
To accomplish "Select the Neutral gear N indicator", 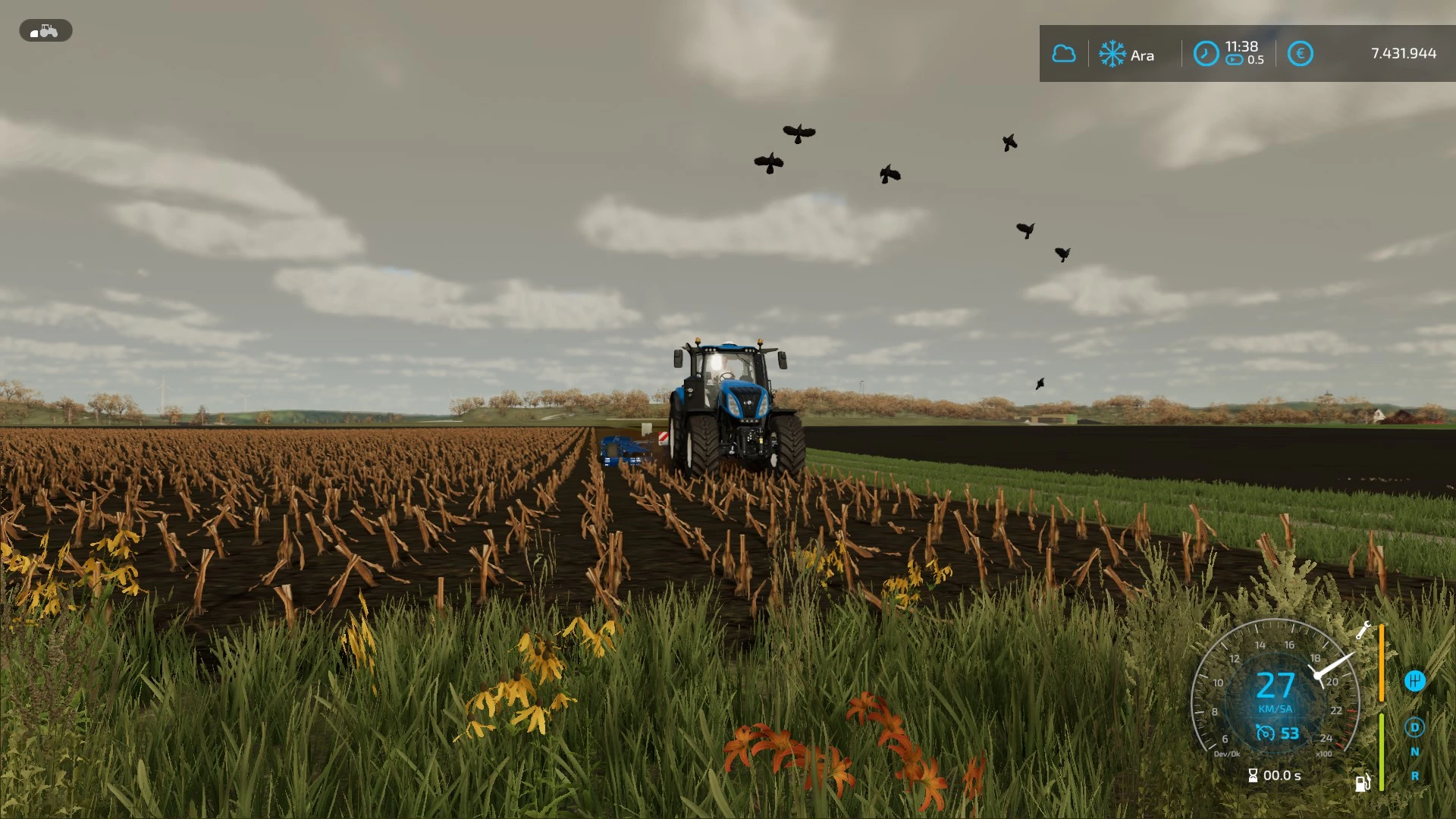I will tap(1415, 752).
